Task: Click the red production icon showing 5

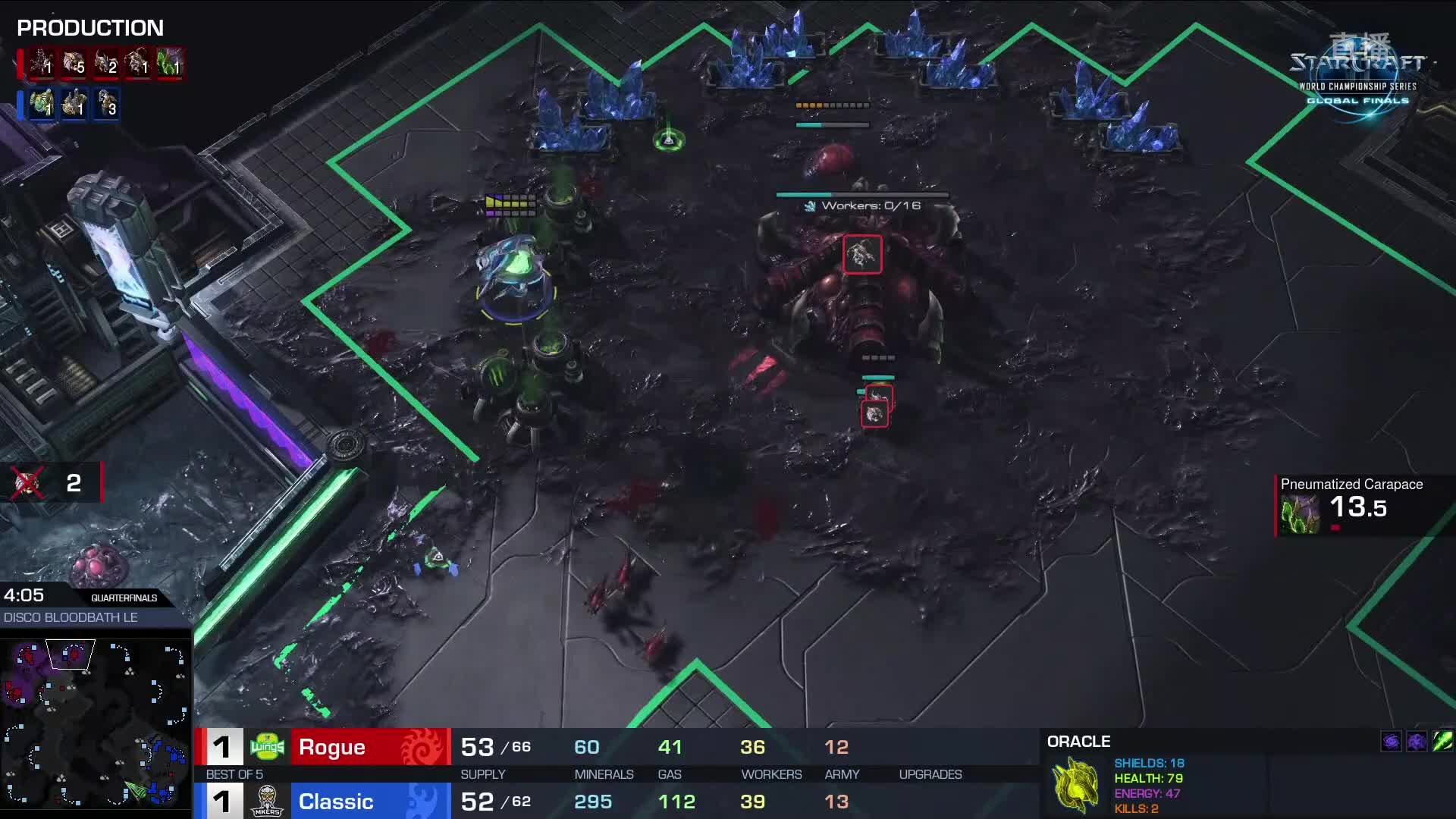Action: tap(74, 64)
